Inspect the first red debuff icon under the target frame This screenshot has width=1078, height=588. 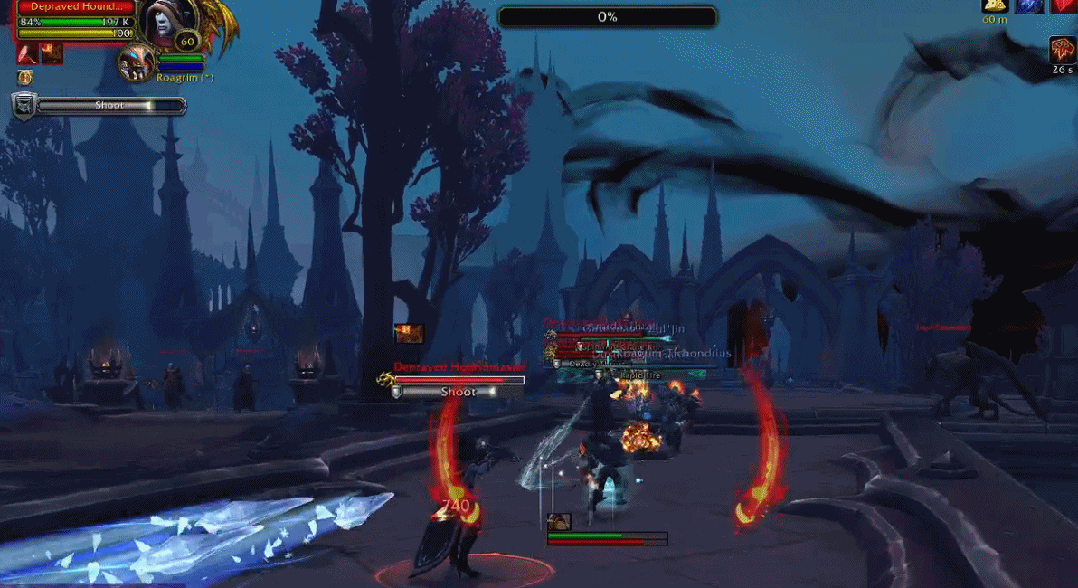pyautogui.click(x=28, y=53)
